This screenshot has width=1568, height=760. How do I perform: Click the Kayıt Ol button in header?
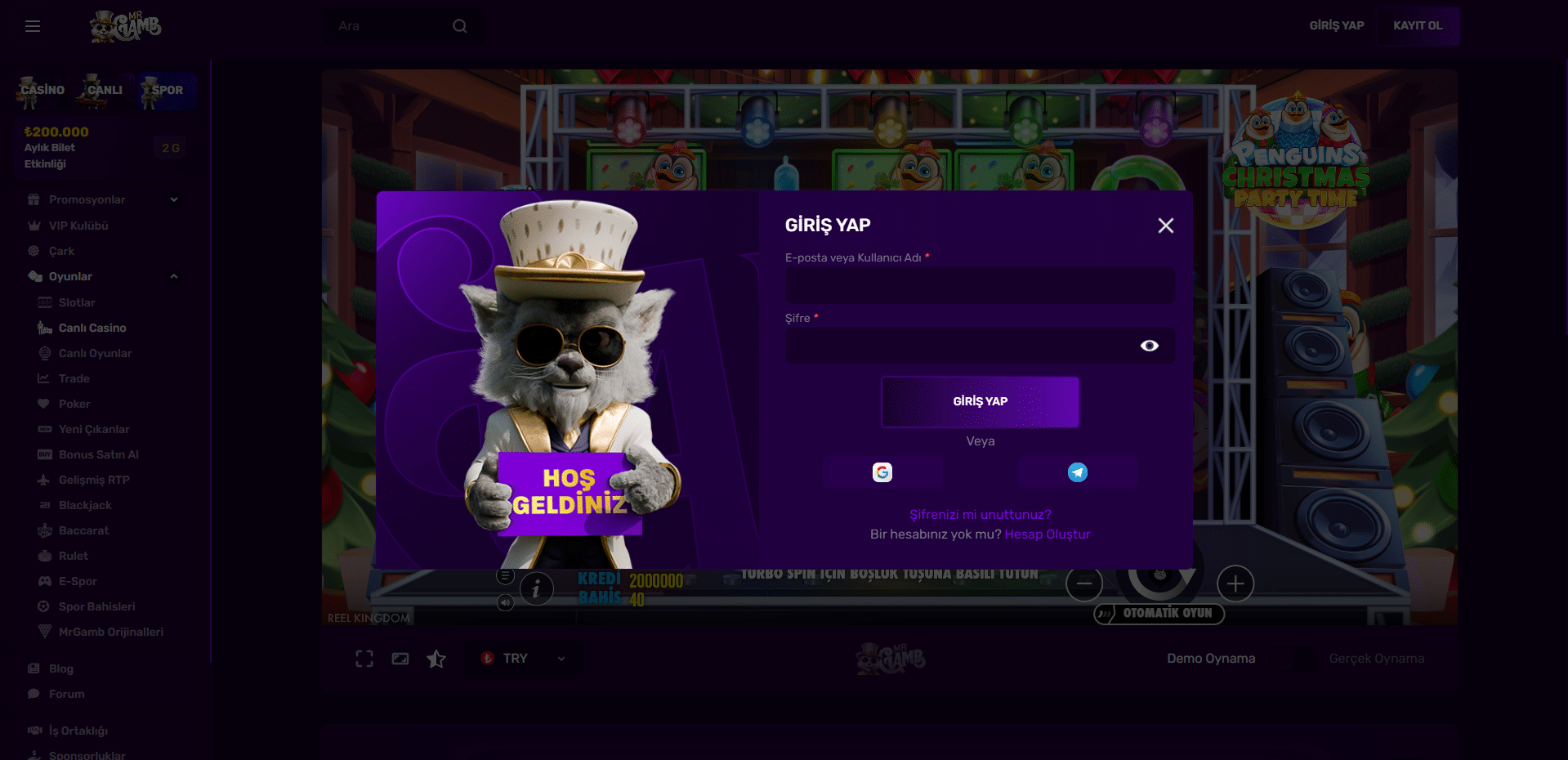point(1418,26)
